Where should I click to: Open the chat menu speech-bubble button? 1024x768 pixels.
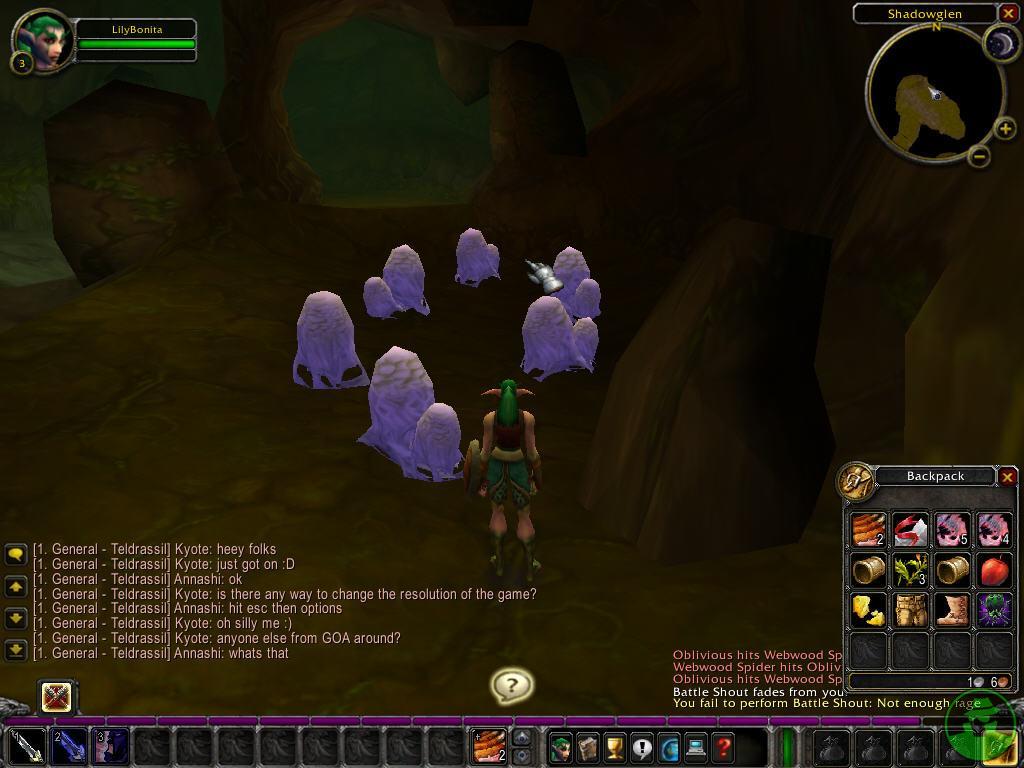(15, 553)
